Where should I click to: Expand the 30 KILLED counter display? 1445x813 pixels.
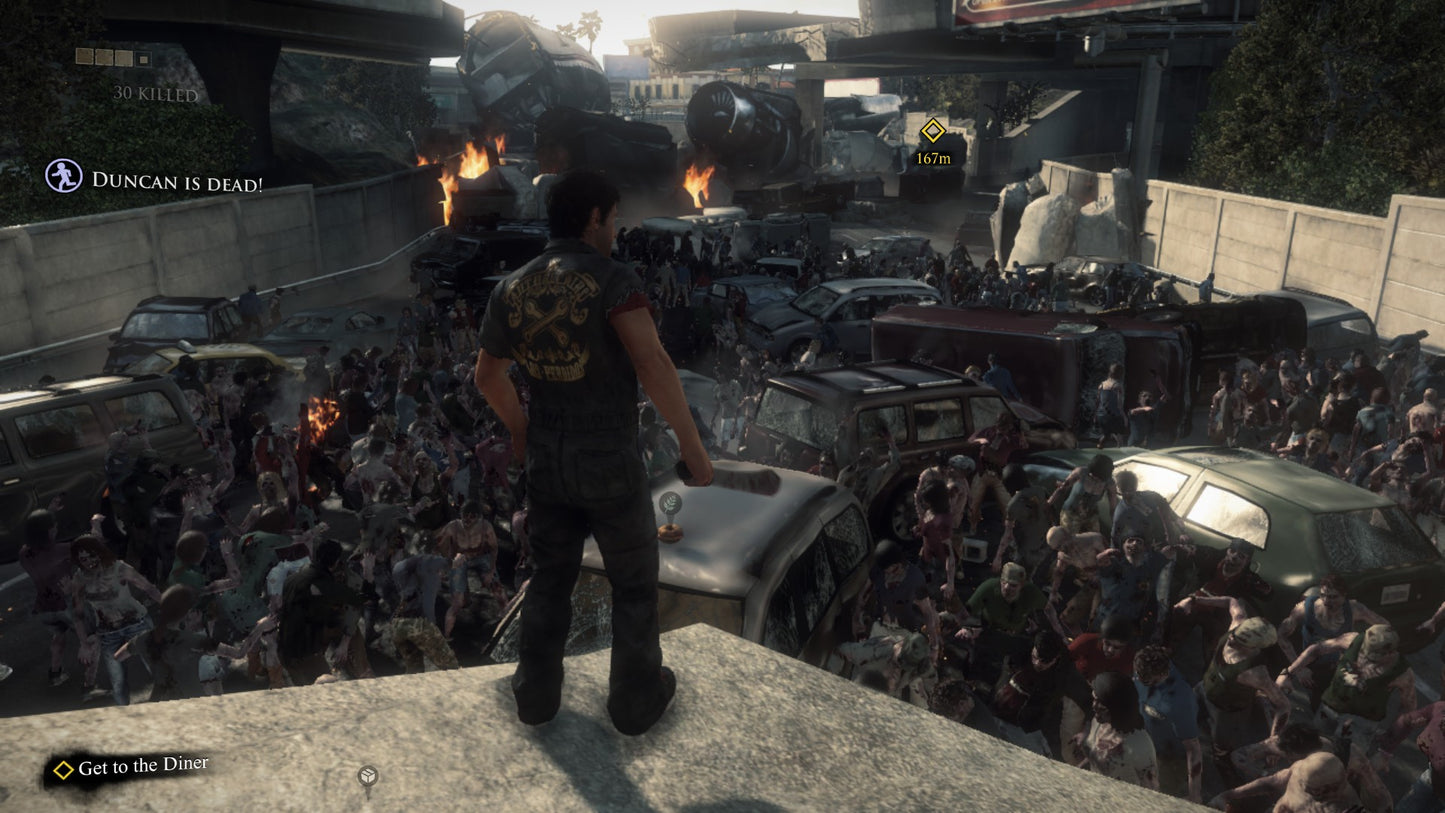(155, 93)
